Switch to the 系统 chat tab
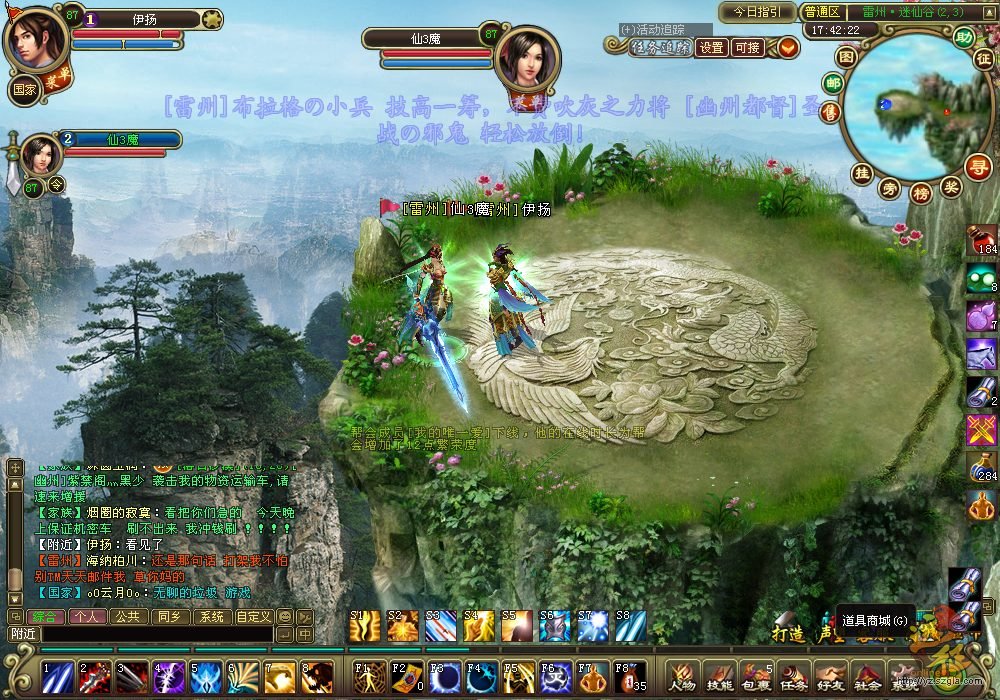 [x=211, y=617]
